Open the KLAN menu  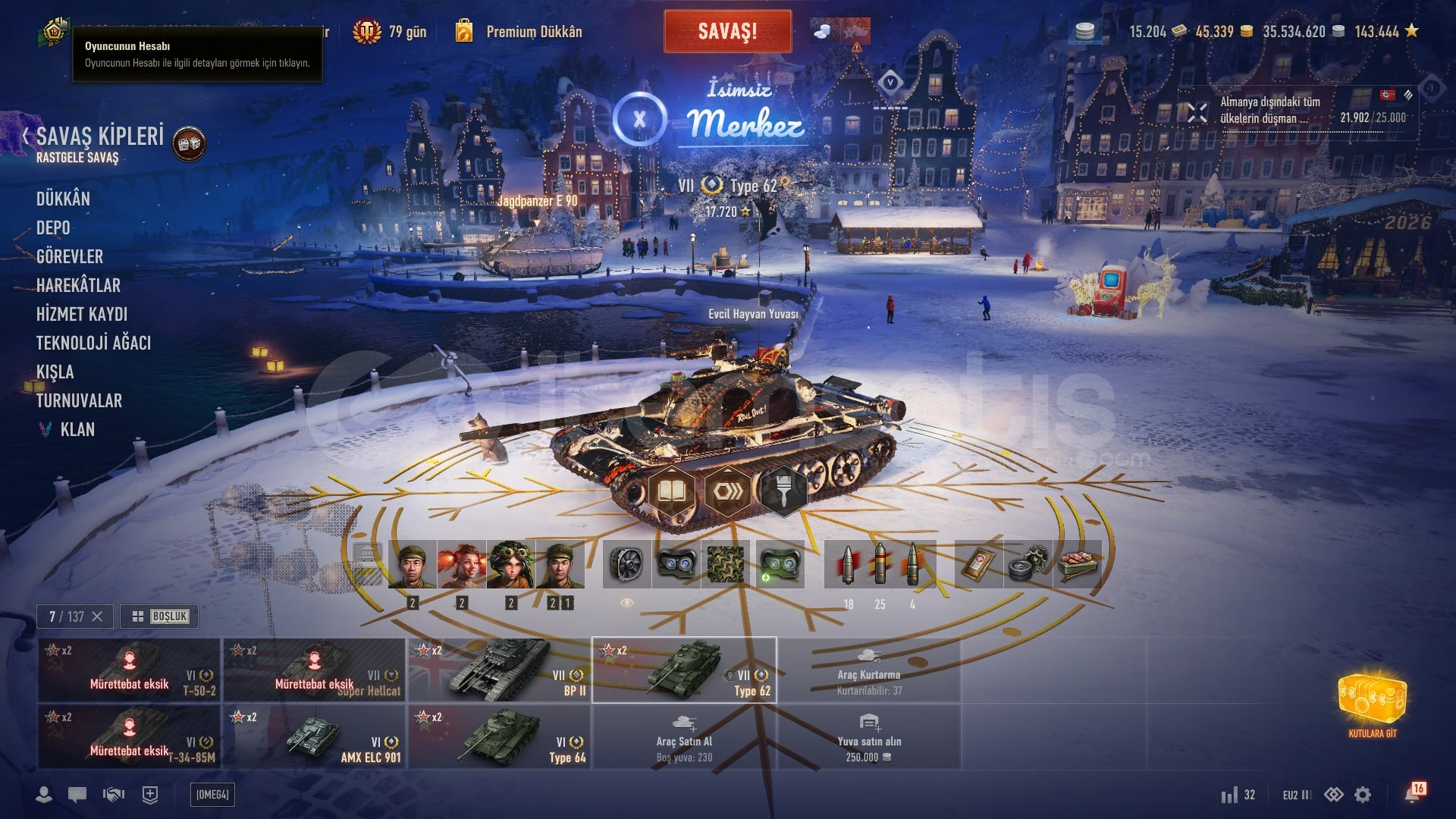pyautogui.click(x=77, y=430)
